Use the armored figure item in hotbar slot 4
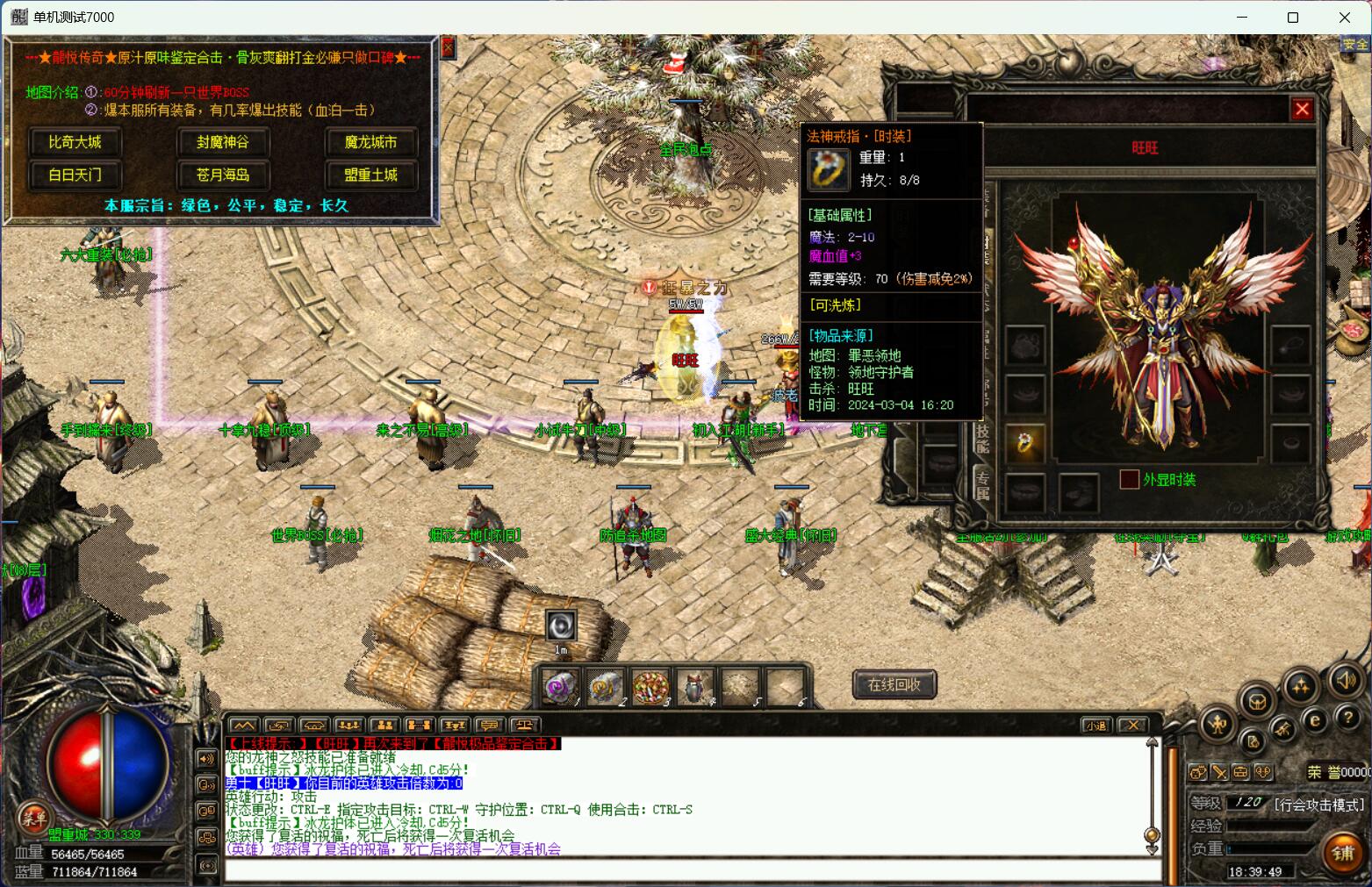The width and height of the screenshot is (1372, 887). click(x=694, y=687)
